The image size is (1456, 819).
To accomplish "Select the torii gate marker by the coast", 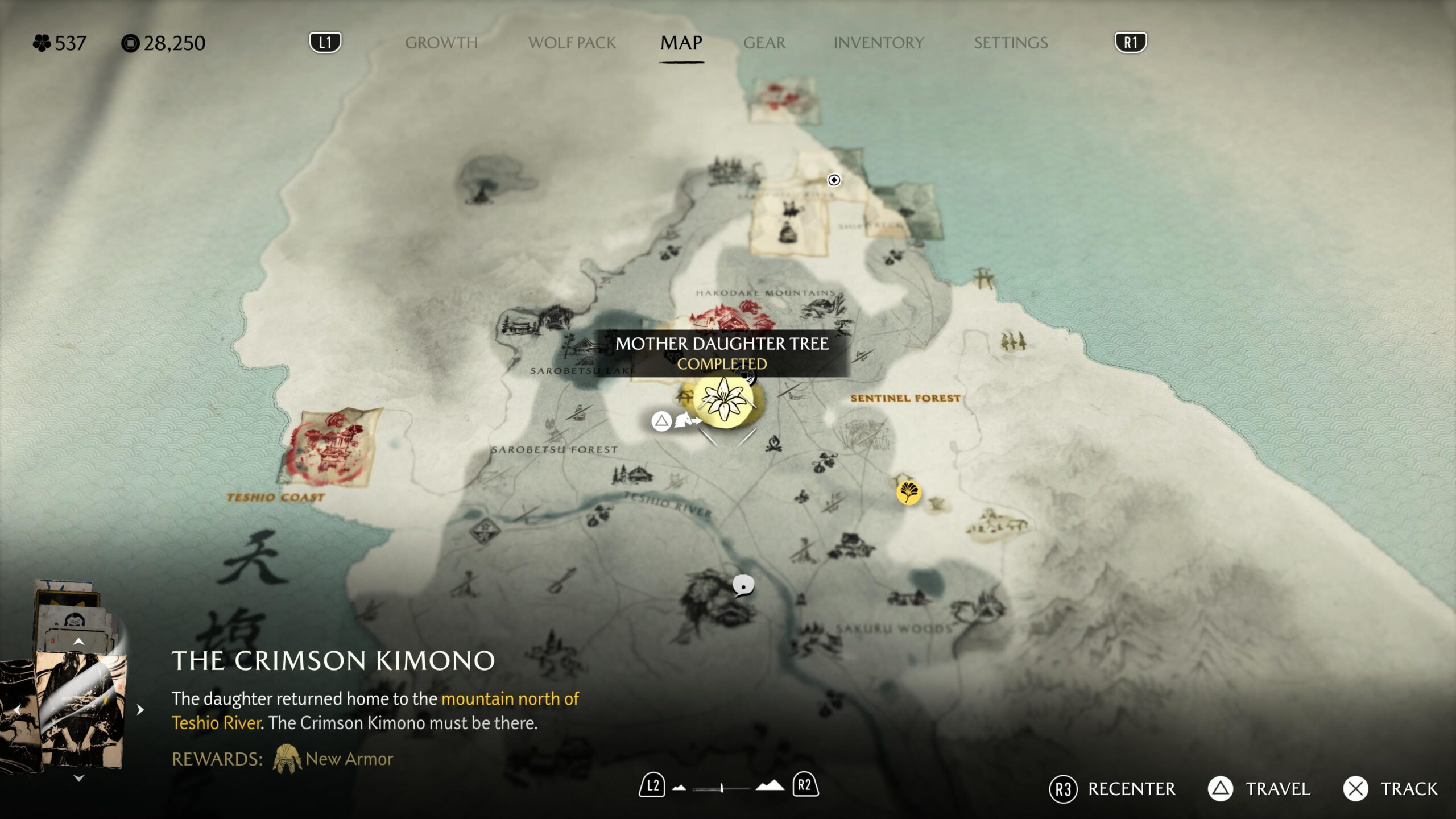I will pyautogui.click(x=982, y=278).
